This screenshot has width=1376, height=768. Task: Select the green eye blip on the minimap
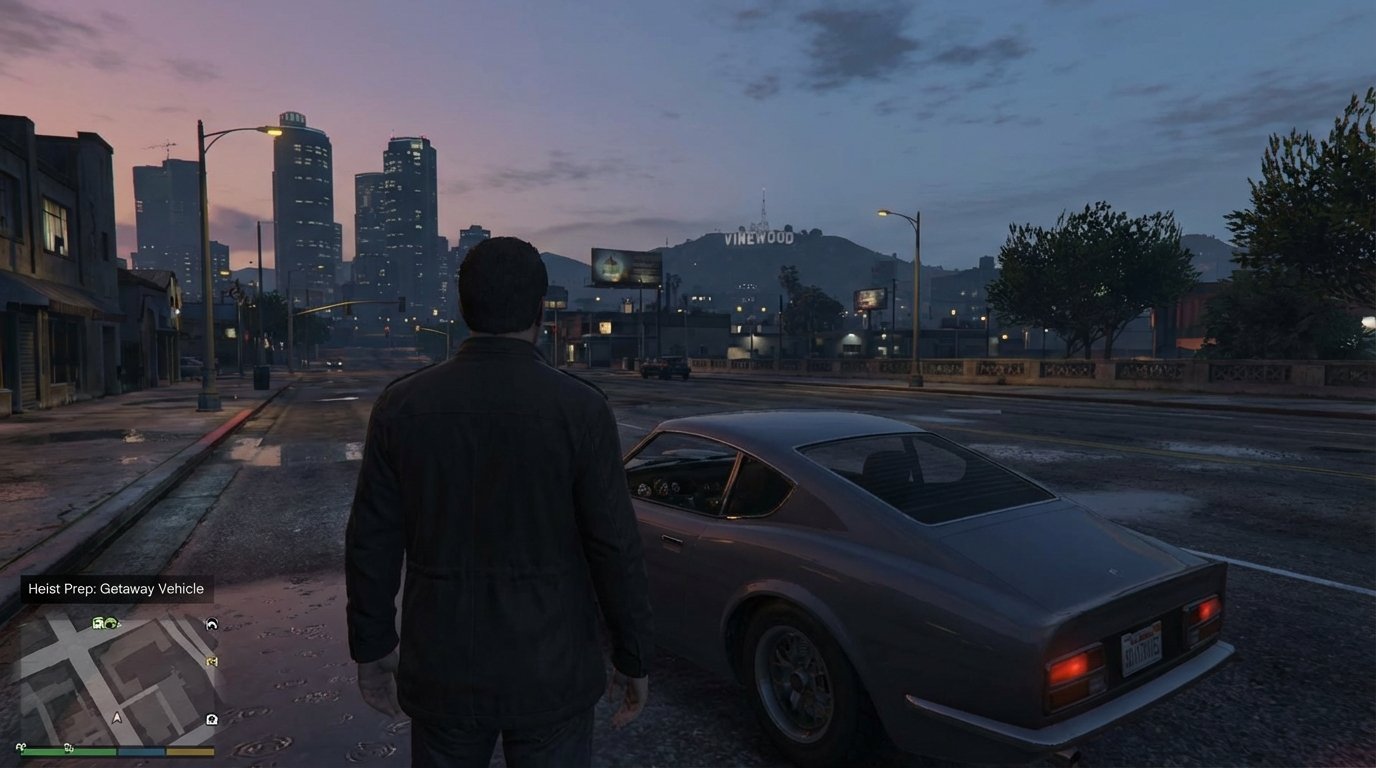[x=112, y=623]
